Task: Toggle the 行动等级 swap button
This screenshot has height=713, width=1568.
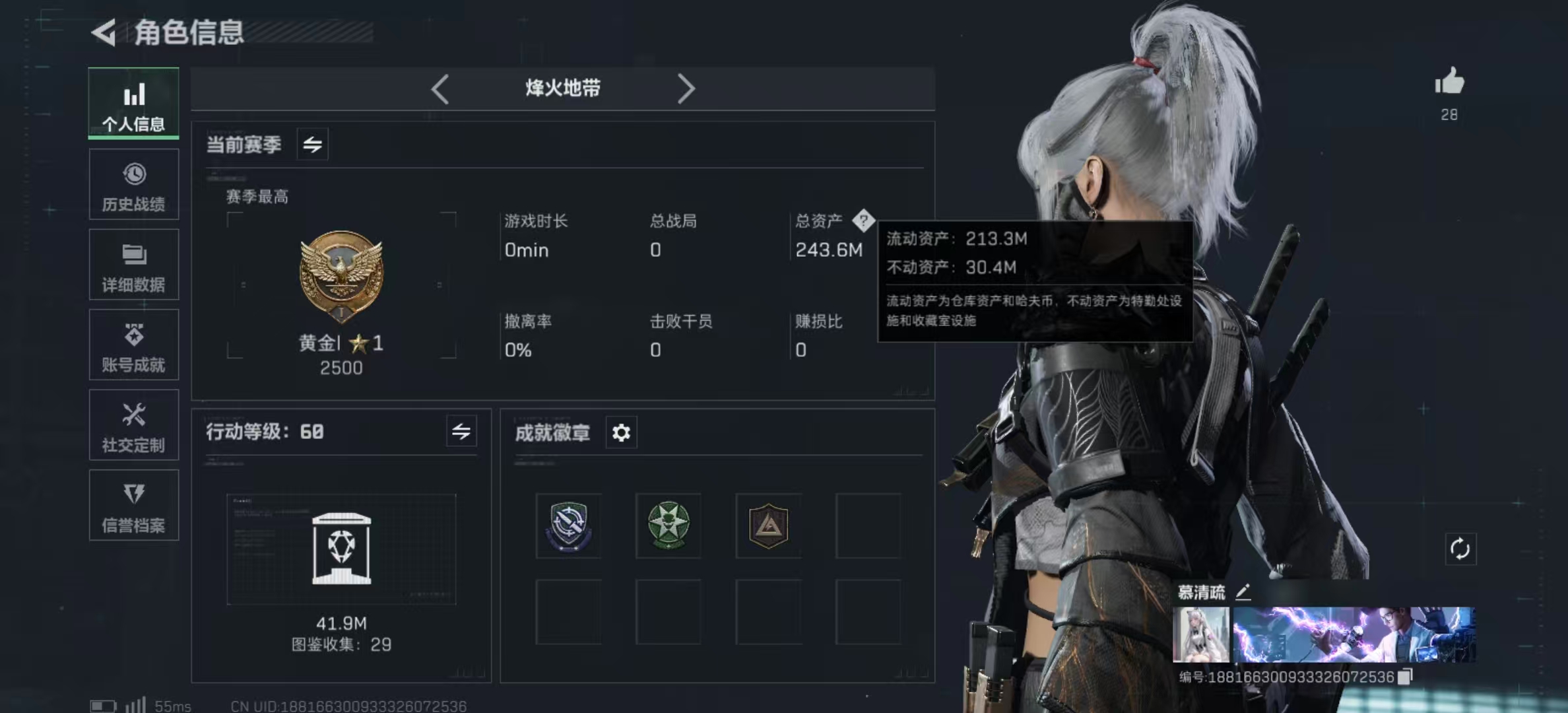Action: 461,432
